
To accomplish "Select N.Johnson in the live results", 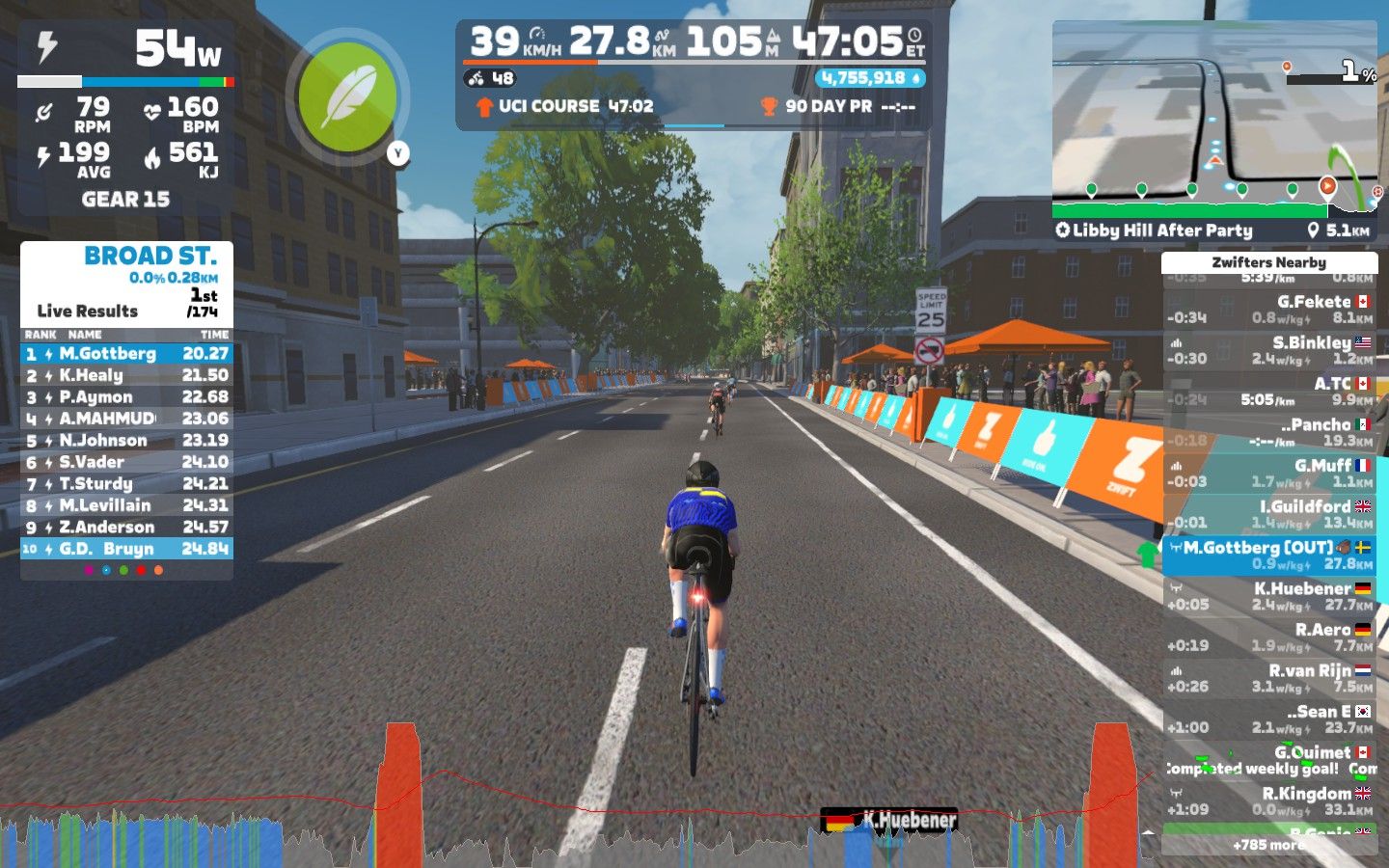I will click(x=126, y=441).
